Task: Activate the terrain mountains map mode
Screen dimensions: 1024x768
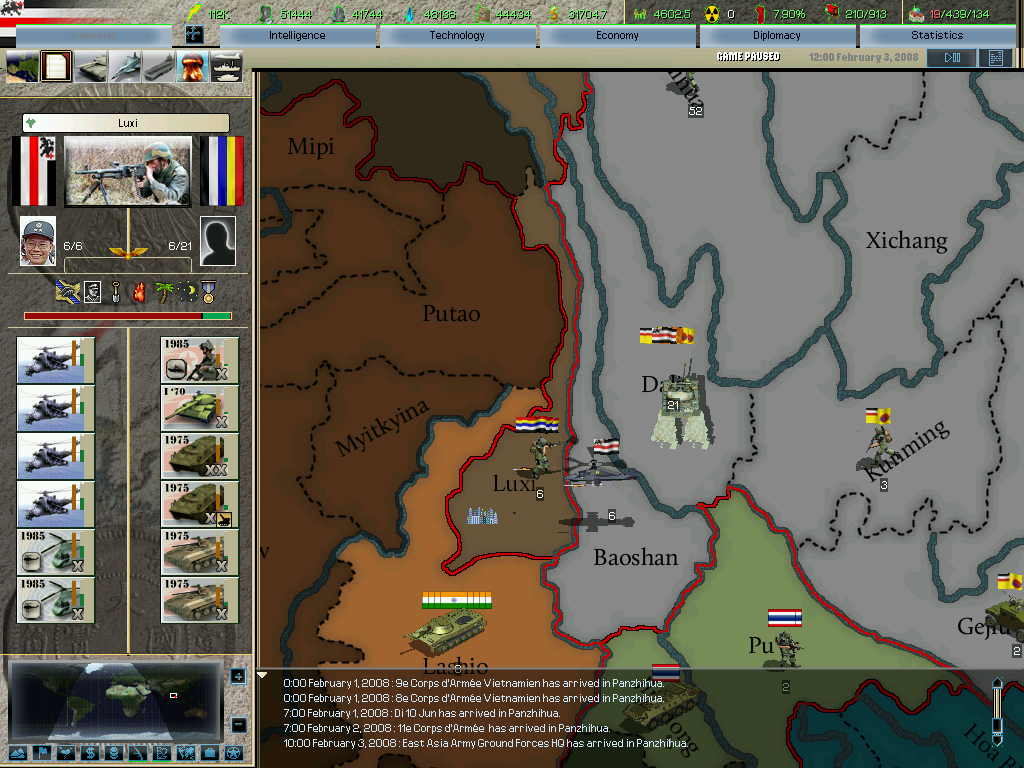Action: coord(19,753)
